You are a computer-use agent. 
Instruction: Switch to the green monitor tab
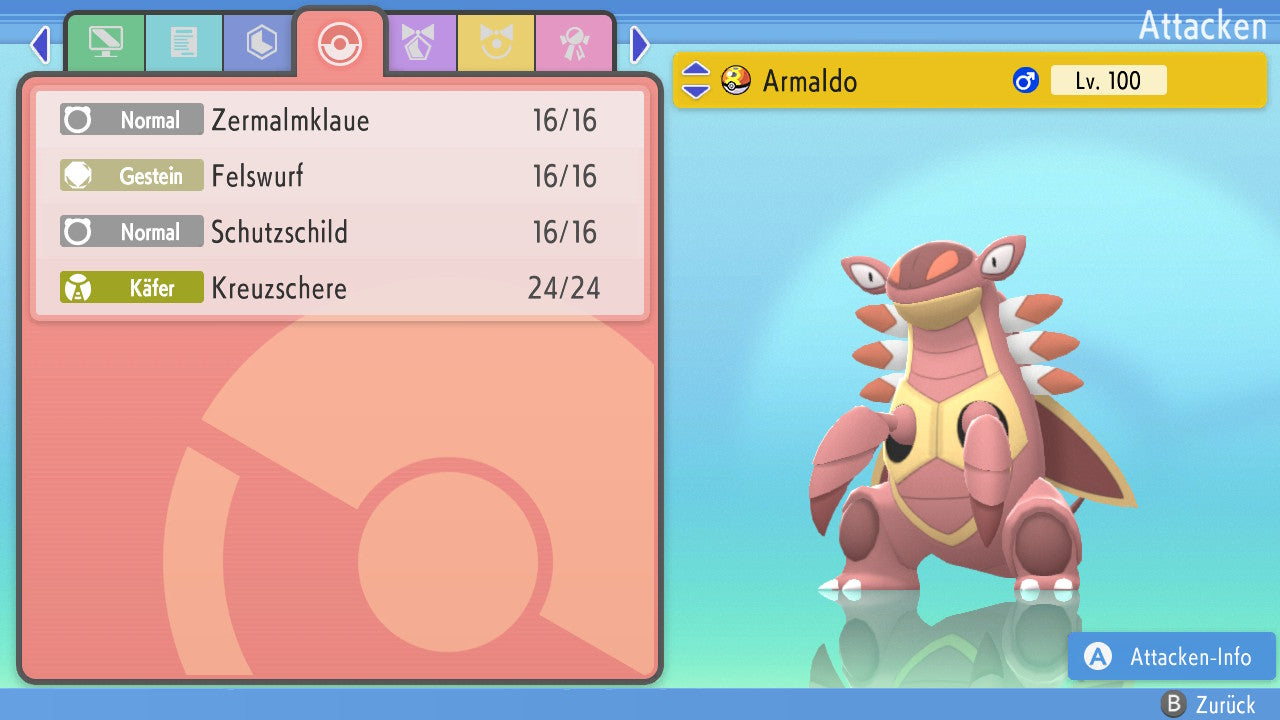tap(105, 43)
